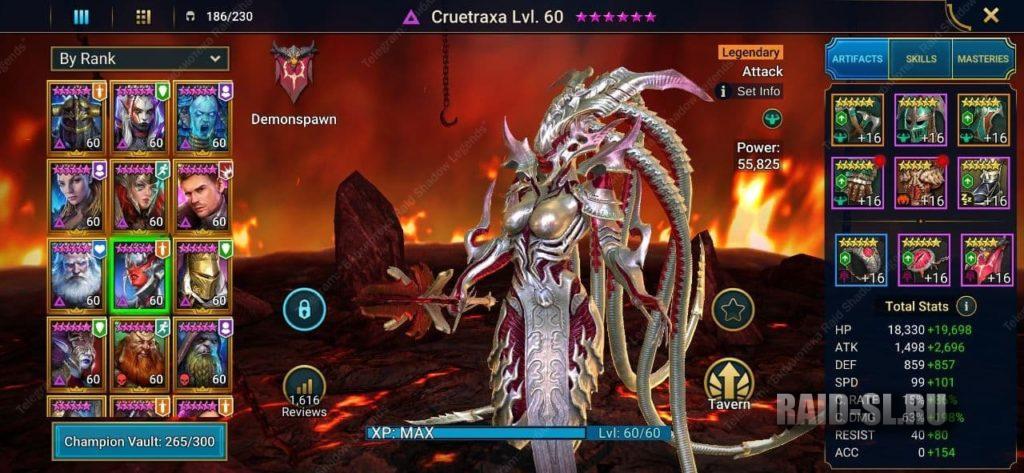Click the star favorite button
The width and height of the screenshot is (1024, 473).
732,309
